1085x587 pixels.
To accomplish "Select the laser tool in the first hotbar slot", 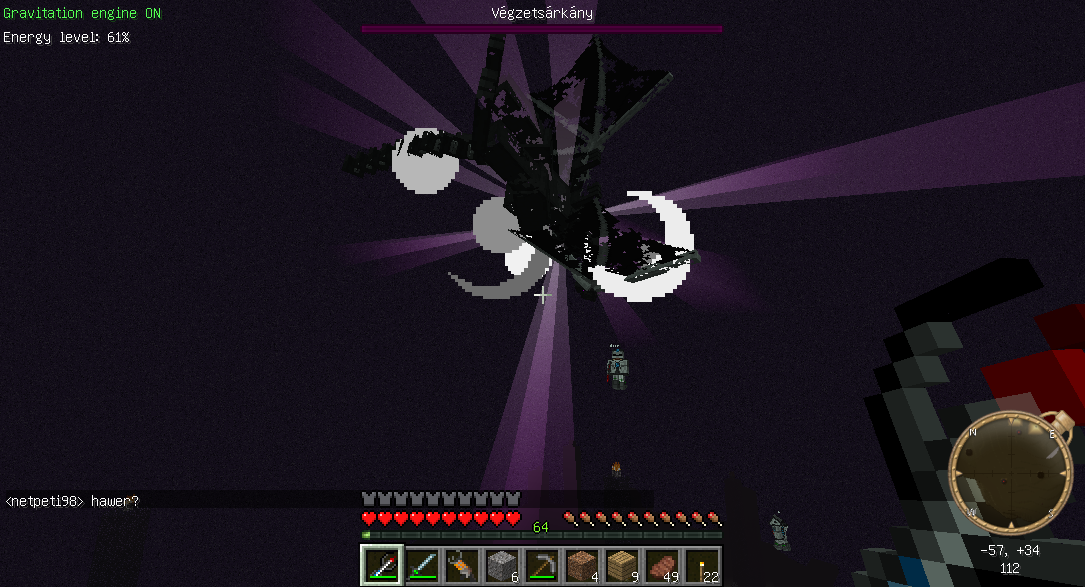I will coord(381,566).
